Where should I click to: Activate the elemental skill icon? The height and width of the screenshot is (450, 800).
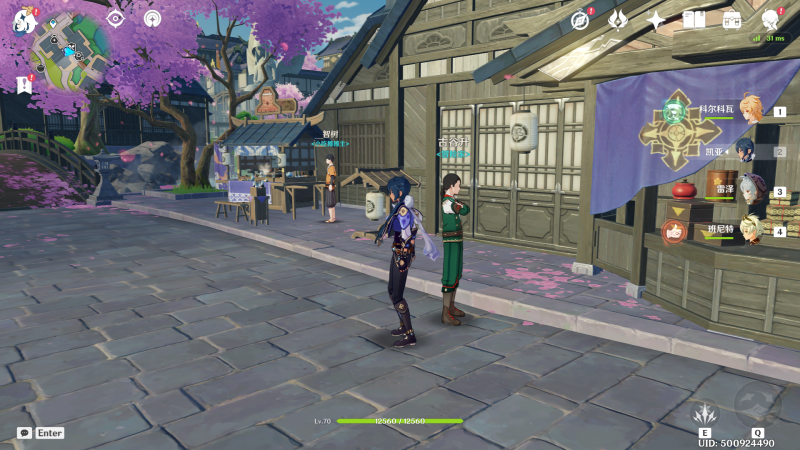706,412
